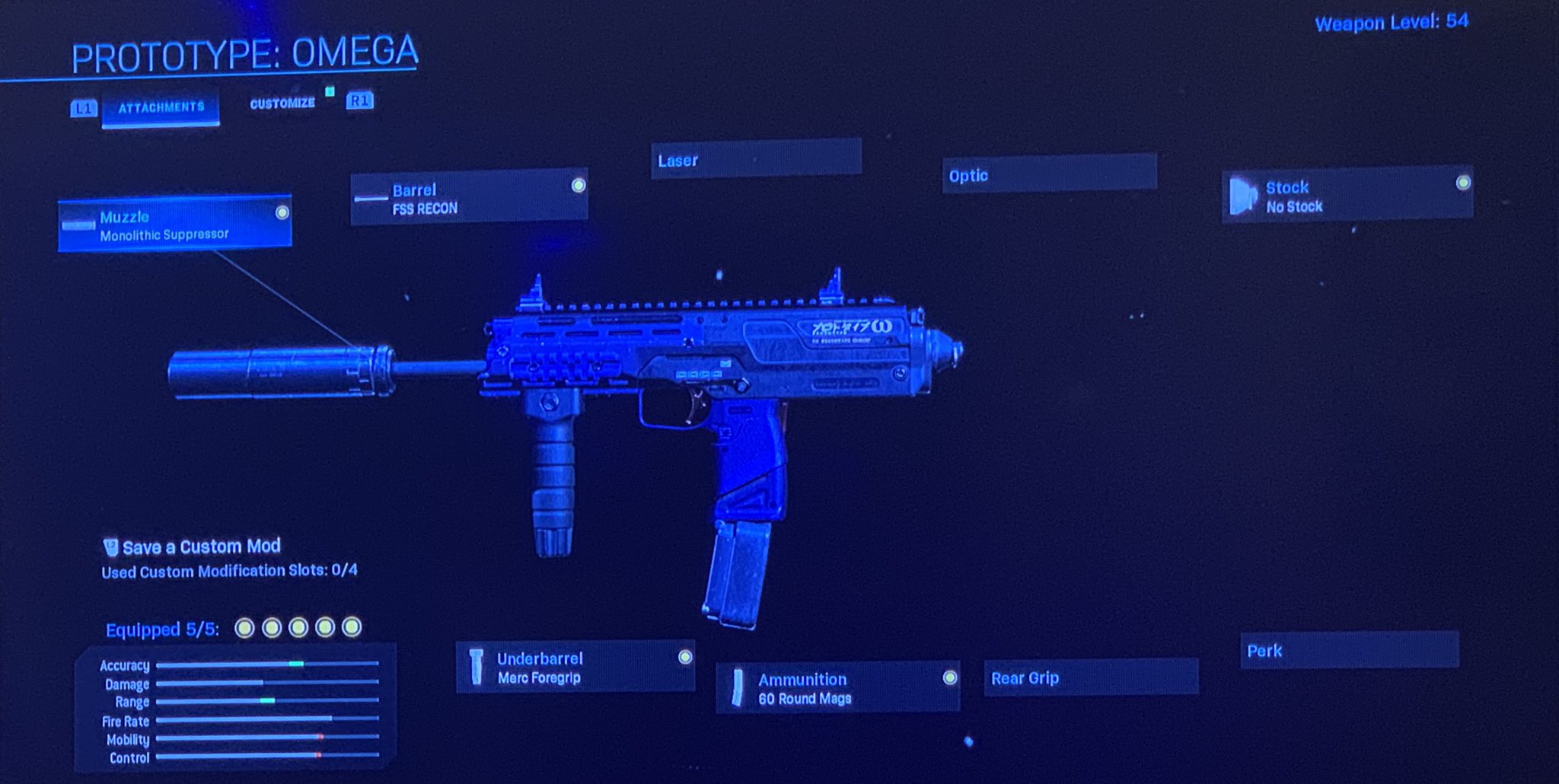Switch to the Attachments tab
This screenshot has height=784, width=1559.
coord(160,107)
